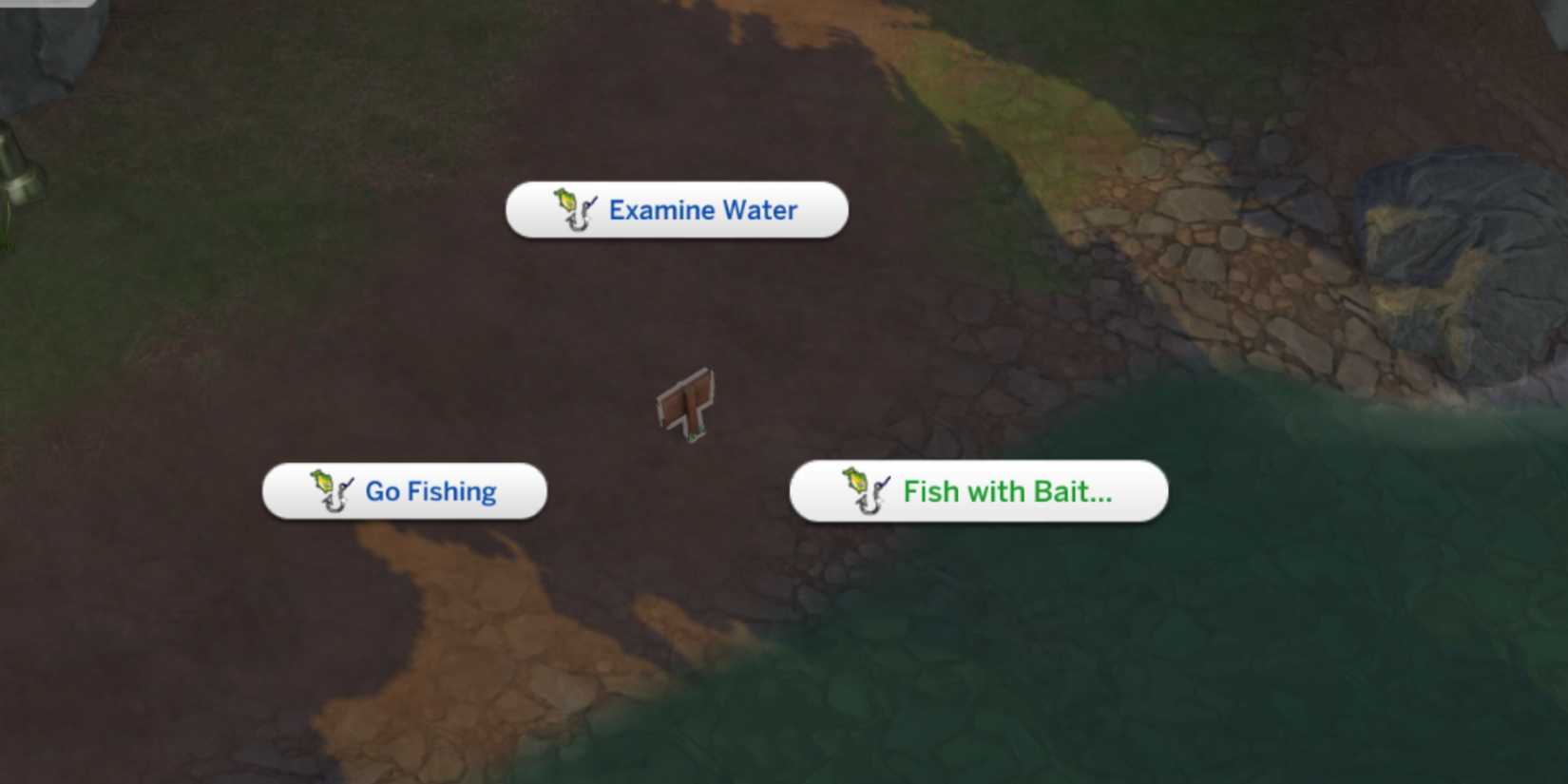
Task: Click the "Go Fishing" blue text link
Action: tap(429, 491)
